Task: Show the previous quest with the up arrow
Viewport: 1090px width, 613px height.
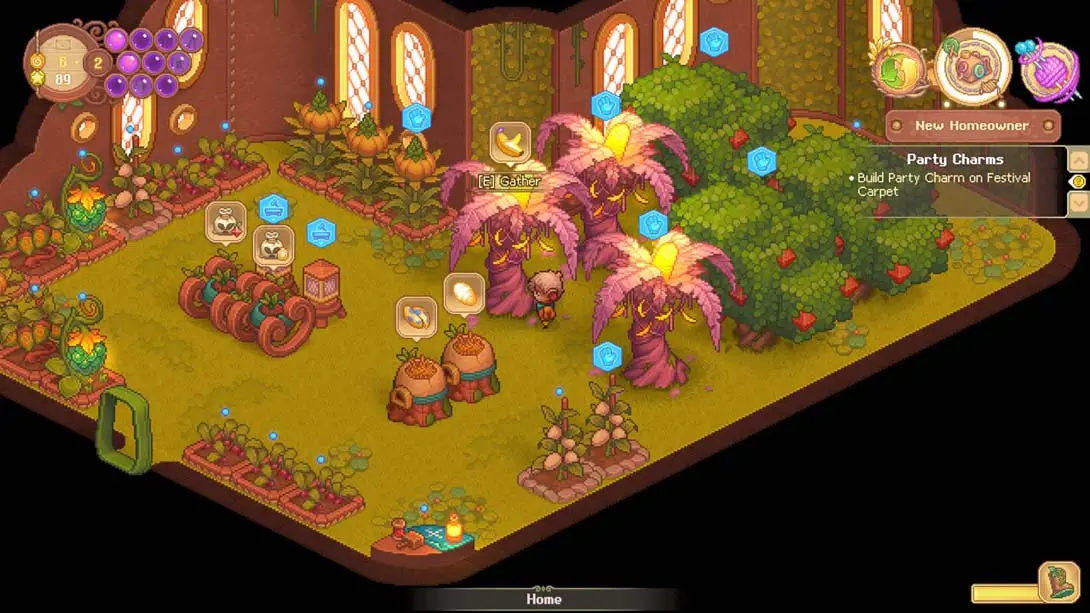Action: 1078,159
